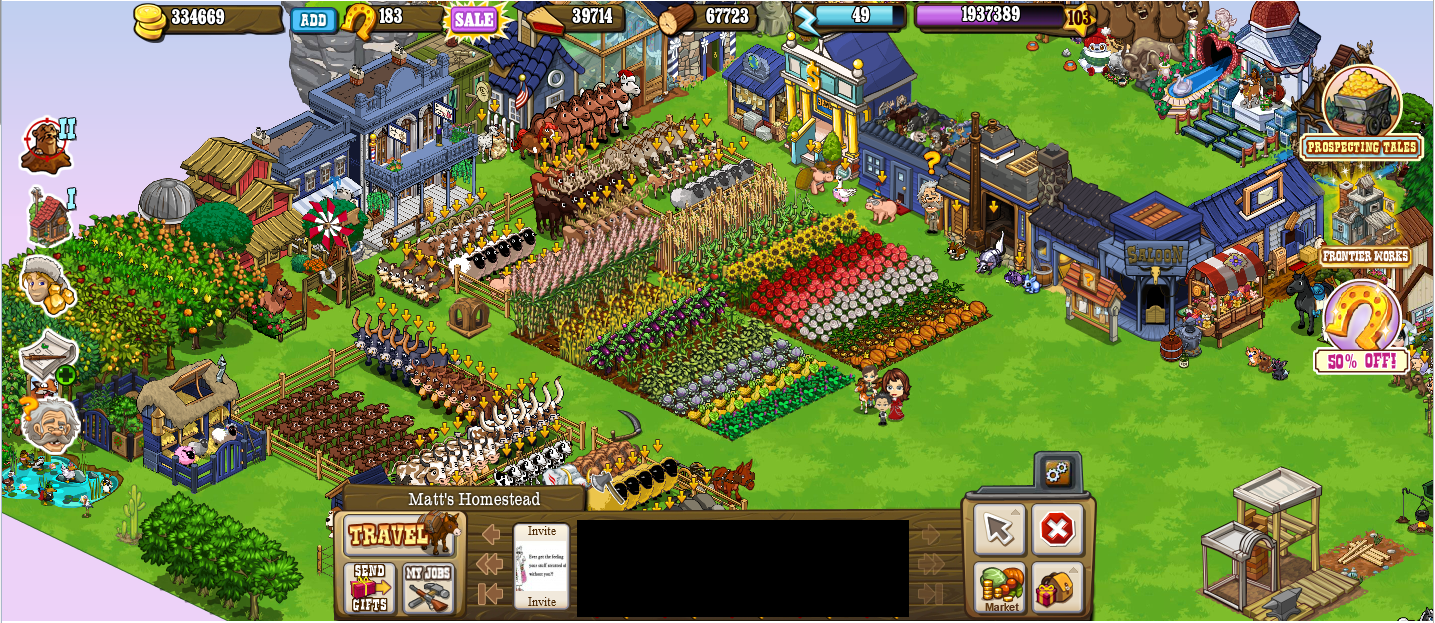Open the Market

coord(1000,588)
